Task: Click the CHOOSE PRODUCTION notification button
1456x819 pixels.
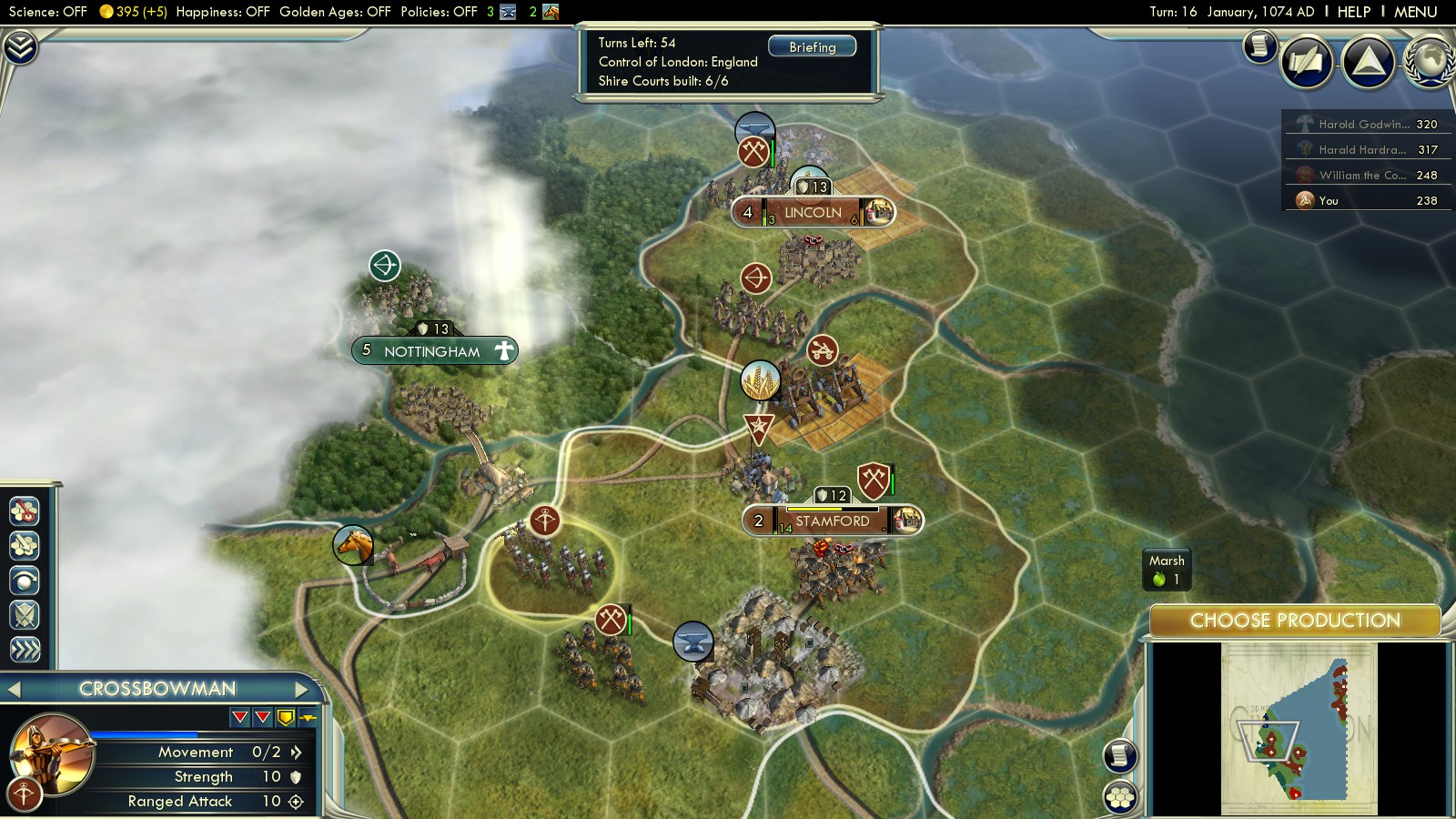Action: tap(1294, 621)
